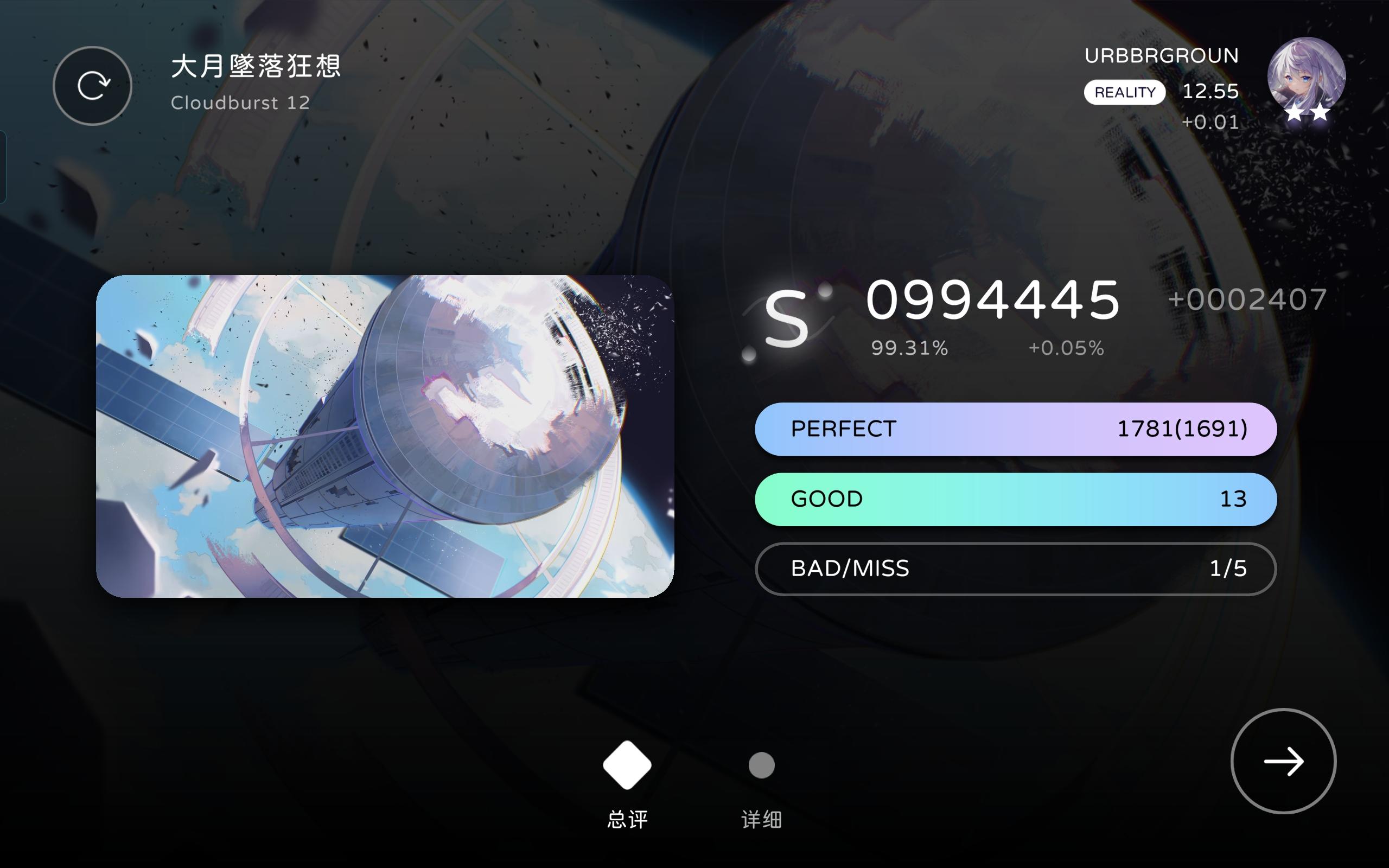Click the REALITY rating badge
Image resolution: width=1389 pixels, height=868 pixels.
pyautogui.click(x=1124, y=91)
